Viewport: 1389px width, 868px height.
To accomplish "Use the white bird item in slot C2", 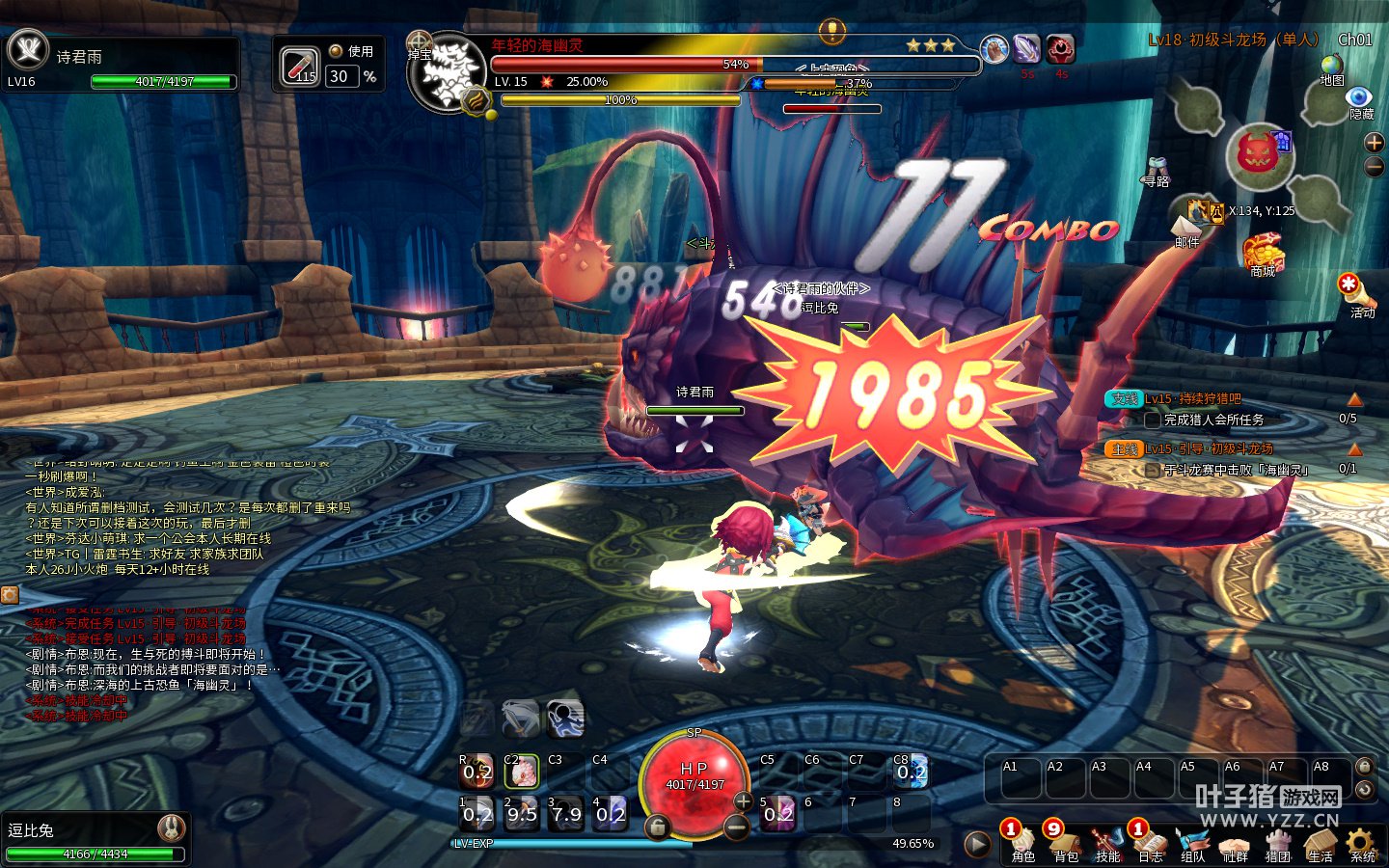I will pos(522,772).
